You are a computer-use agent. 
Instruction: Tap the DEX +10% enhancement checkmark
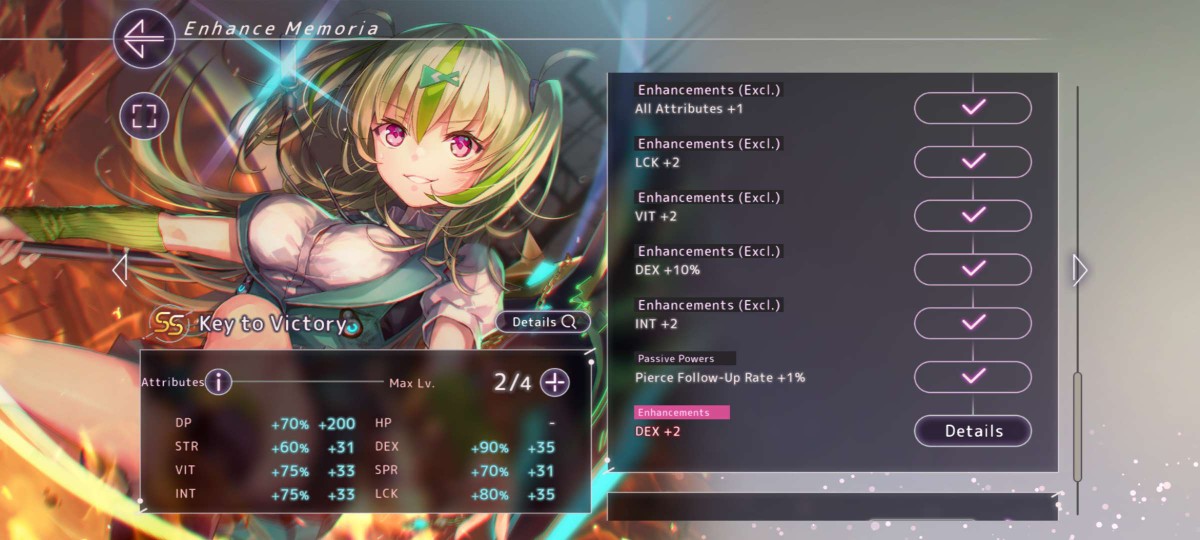(x=973, y=269)
